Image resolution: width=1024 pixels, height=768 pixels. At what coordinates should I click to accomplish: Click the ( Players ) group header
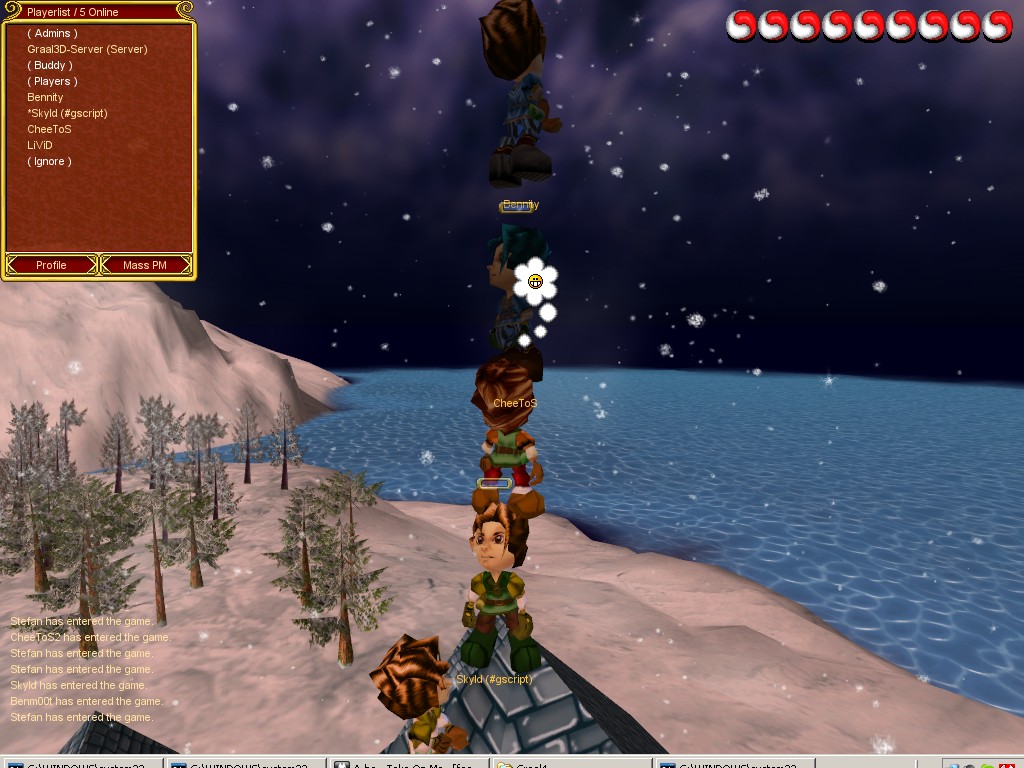point(52,81)
